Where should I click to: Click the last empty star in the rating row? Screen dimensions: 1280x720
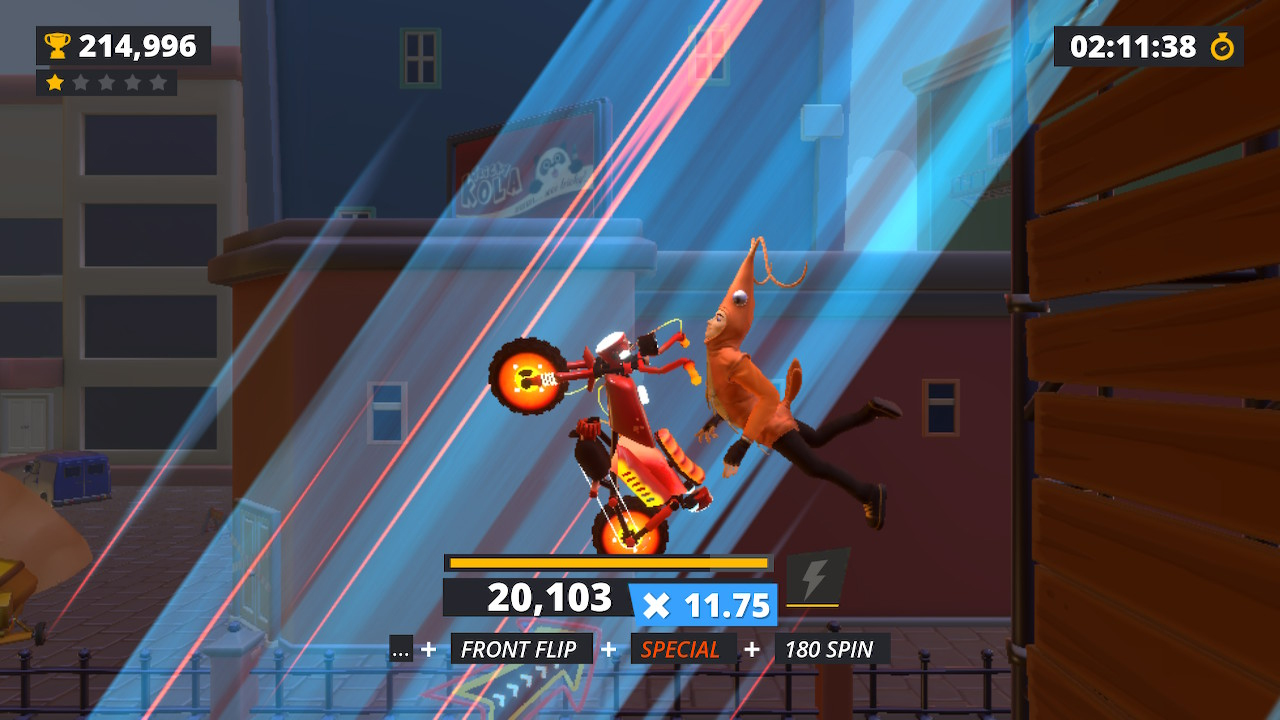[x=156, y=82]
